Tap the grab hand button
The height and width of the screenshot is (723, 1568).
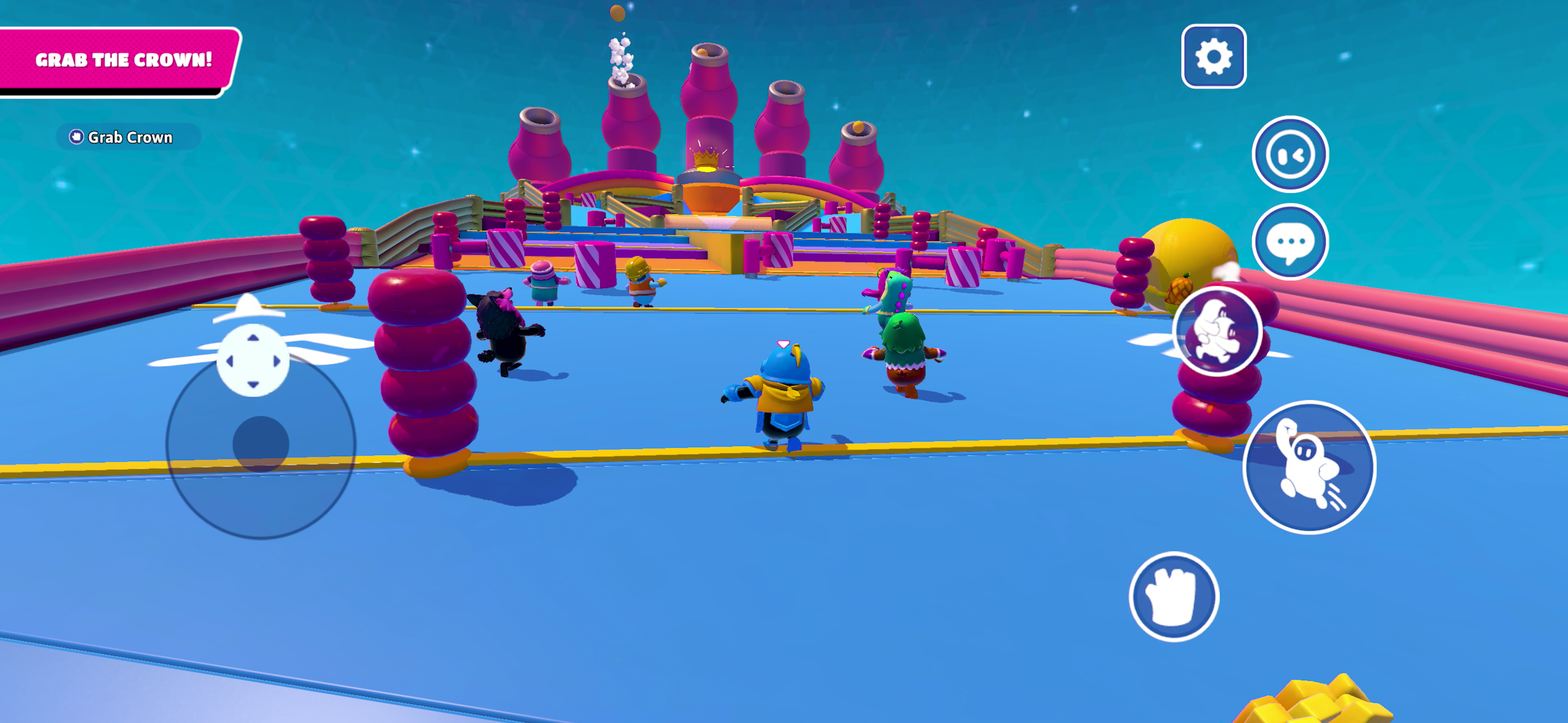click(x=1174, y=597)
